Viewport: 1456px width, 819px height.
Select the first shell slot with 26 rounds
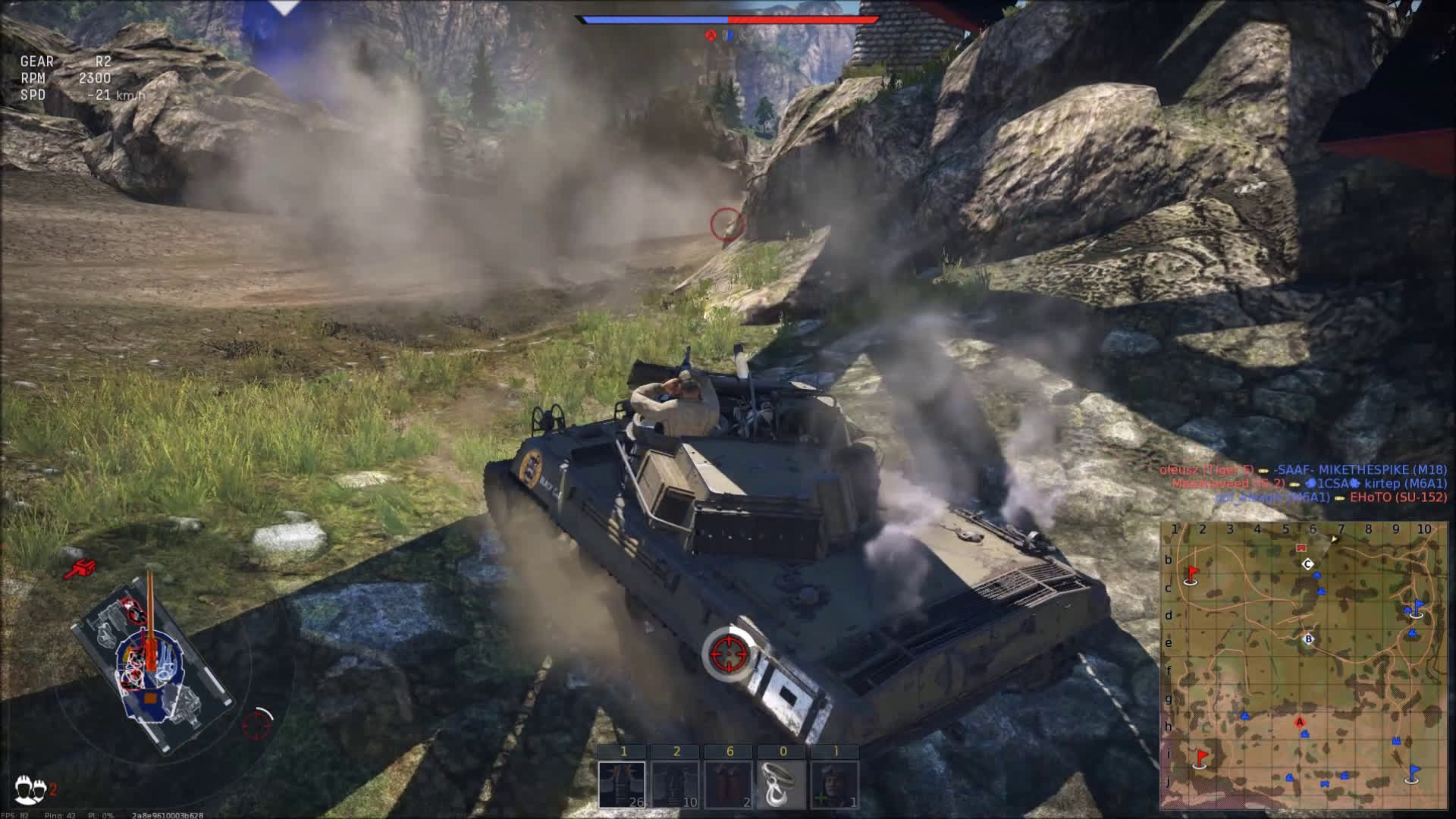(622, 784)
